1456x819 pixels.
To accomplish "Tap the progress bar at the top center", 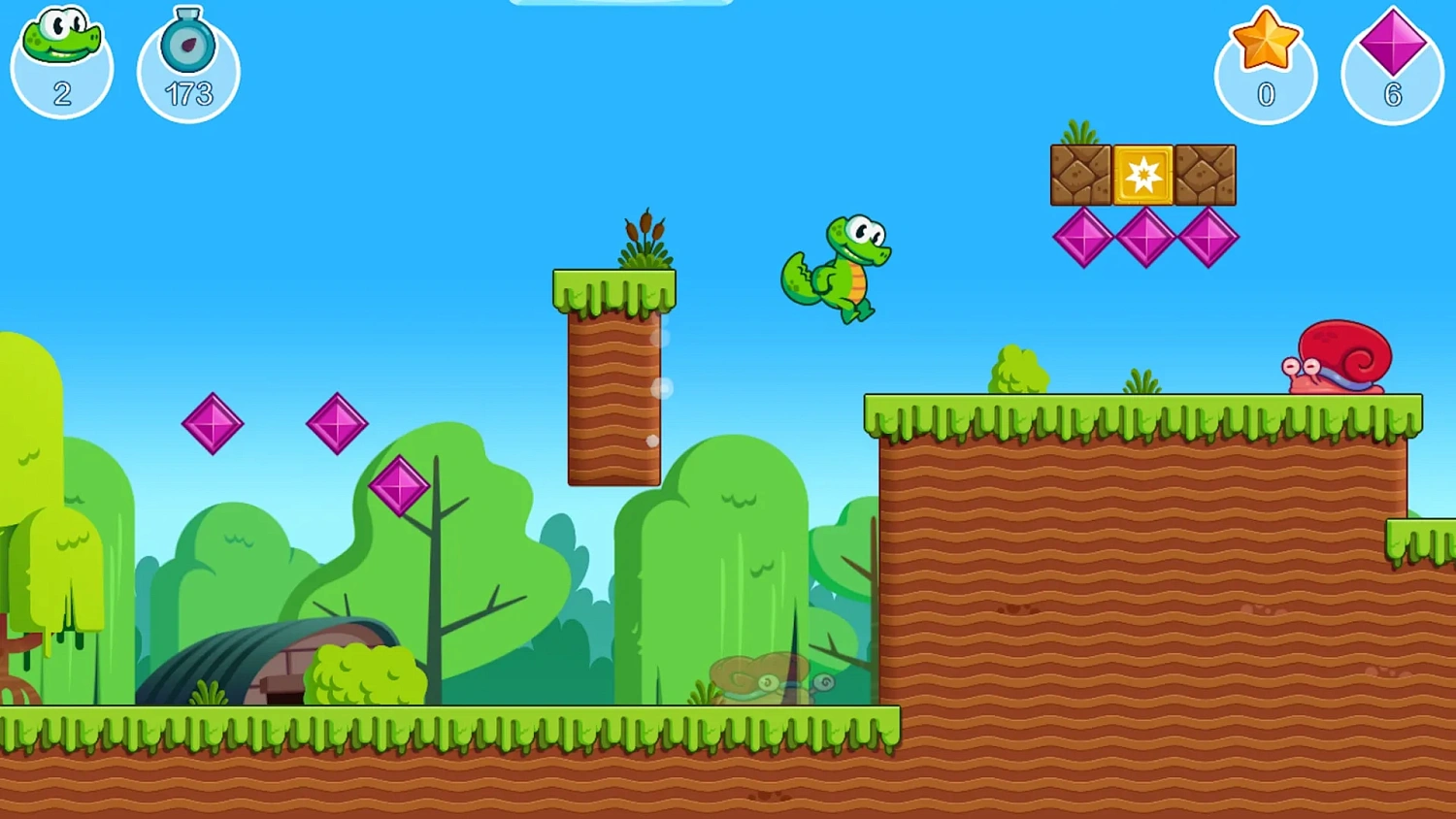I will tap(621, 3).
